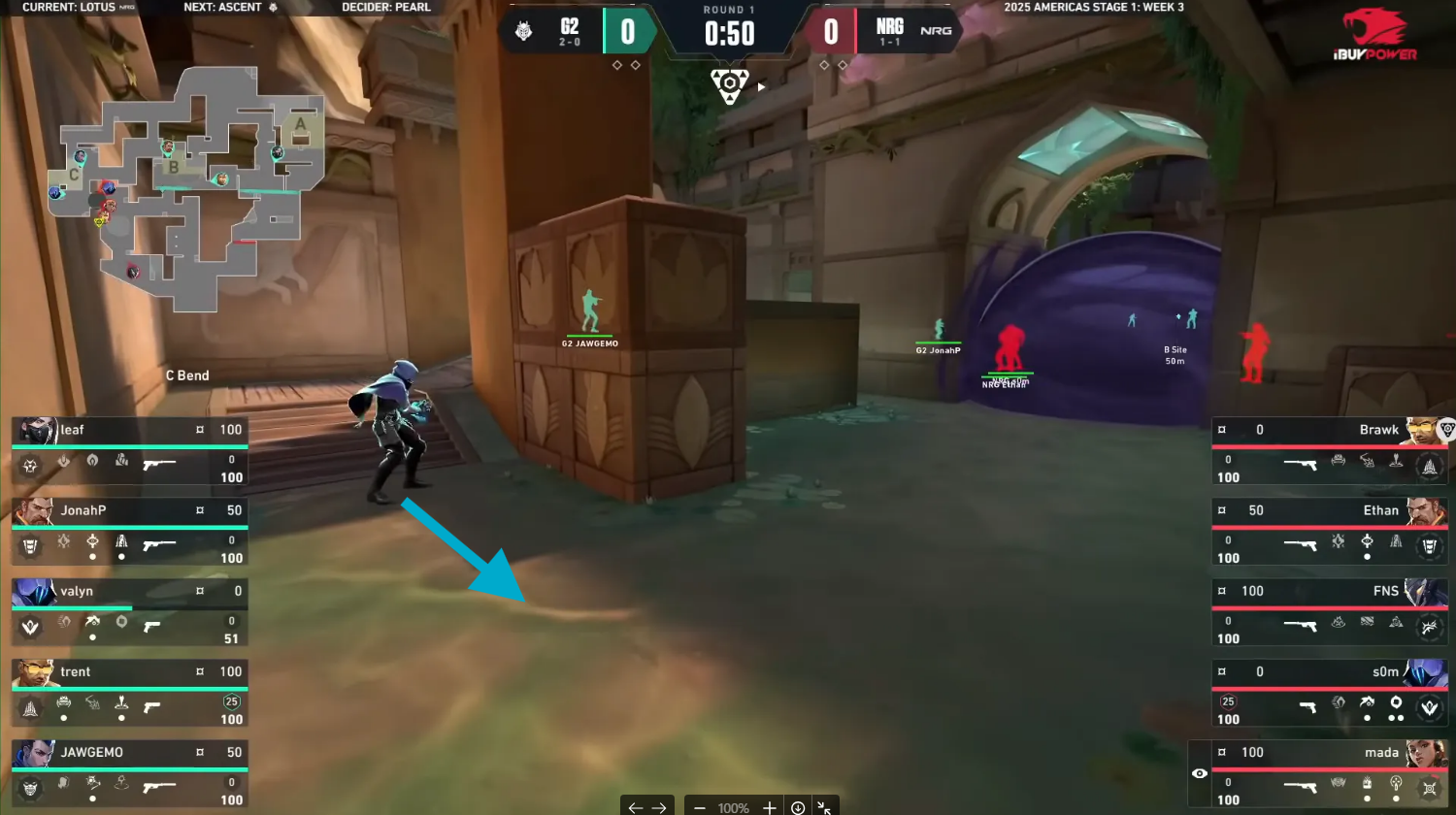This screenshot has width=1456, height=815.
Task: Select trent's player card
Action: 129,693
